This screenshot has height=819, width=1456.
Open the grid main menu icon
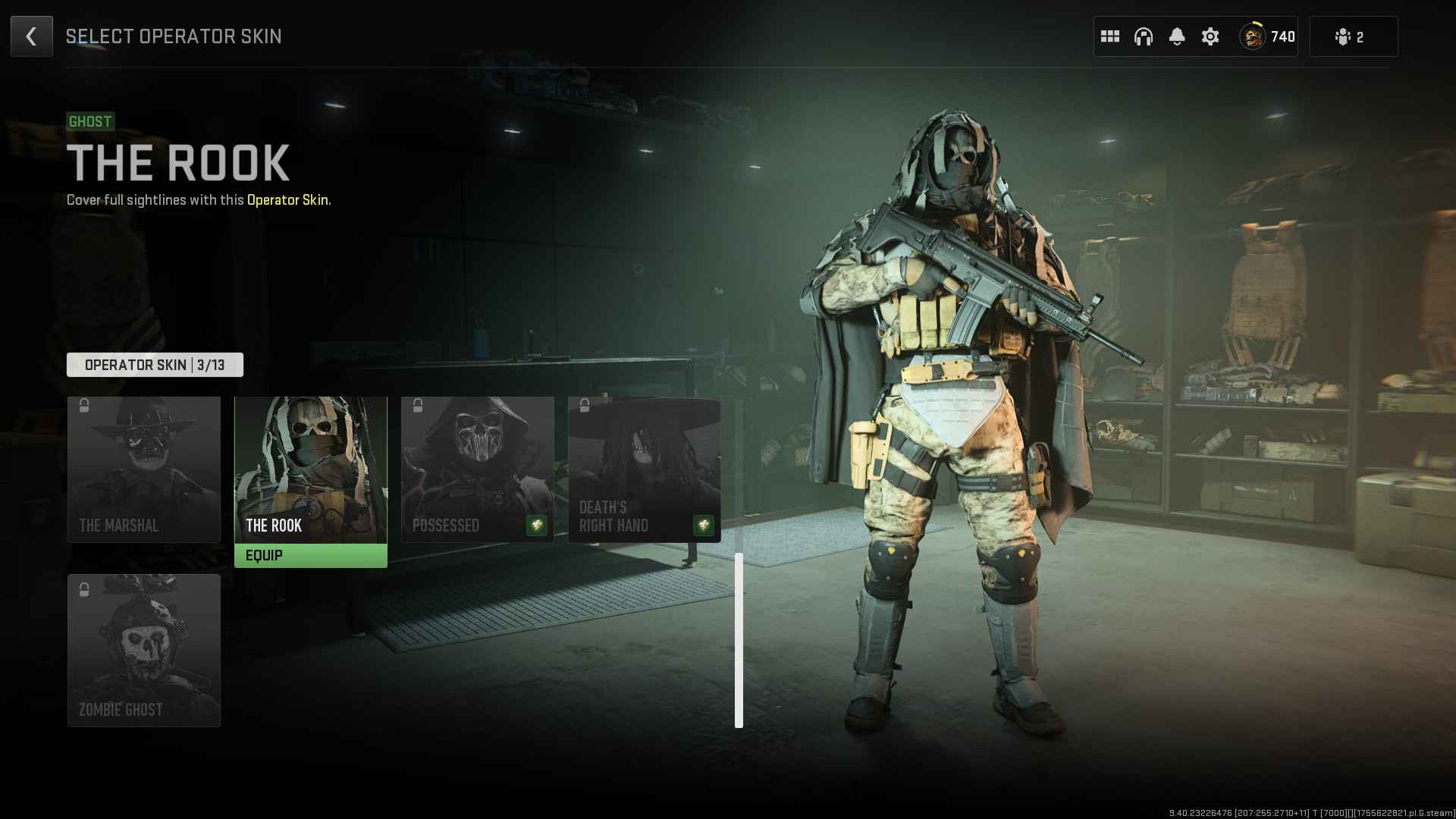[1109, 36]
